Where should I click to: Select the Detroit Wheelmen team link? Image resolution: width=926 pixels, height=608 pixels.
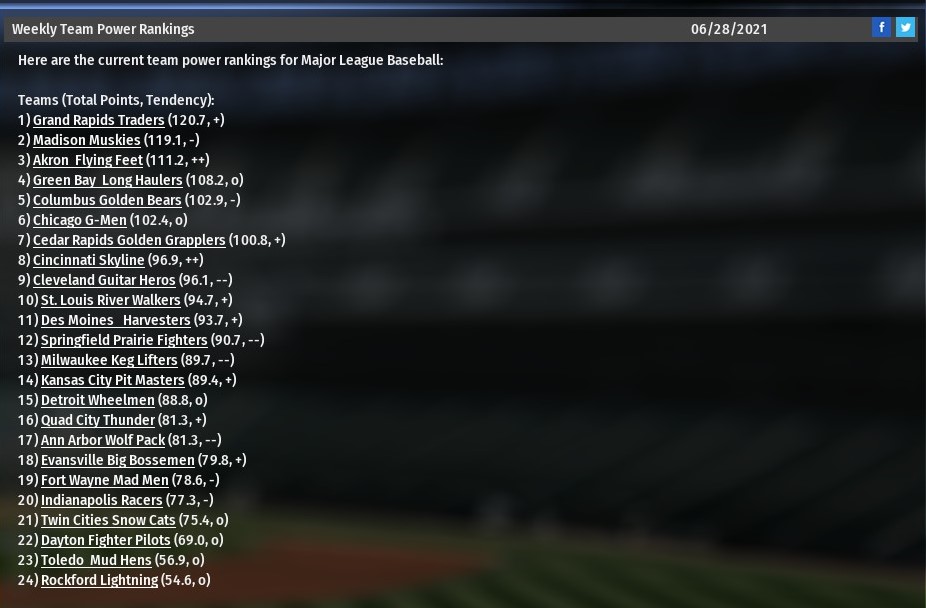pyautogui.click(x=97, y=400)
